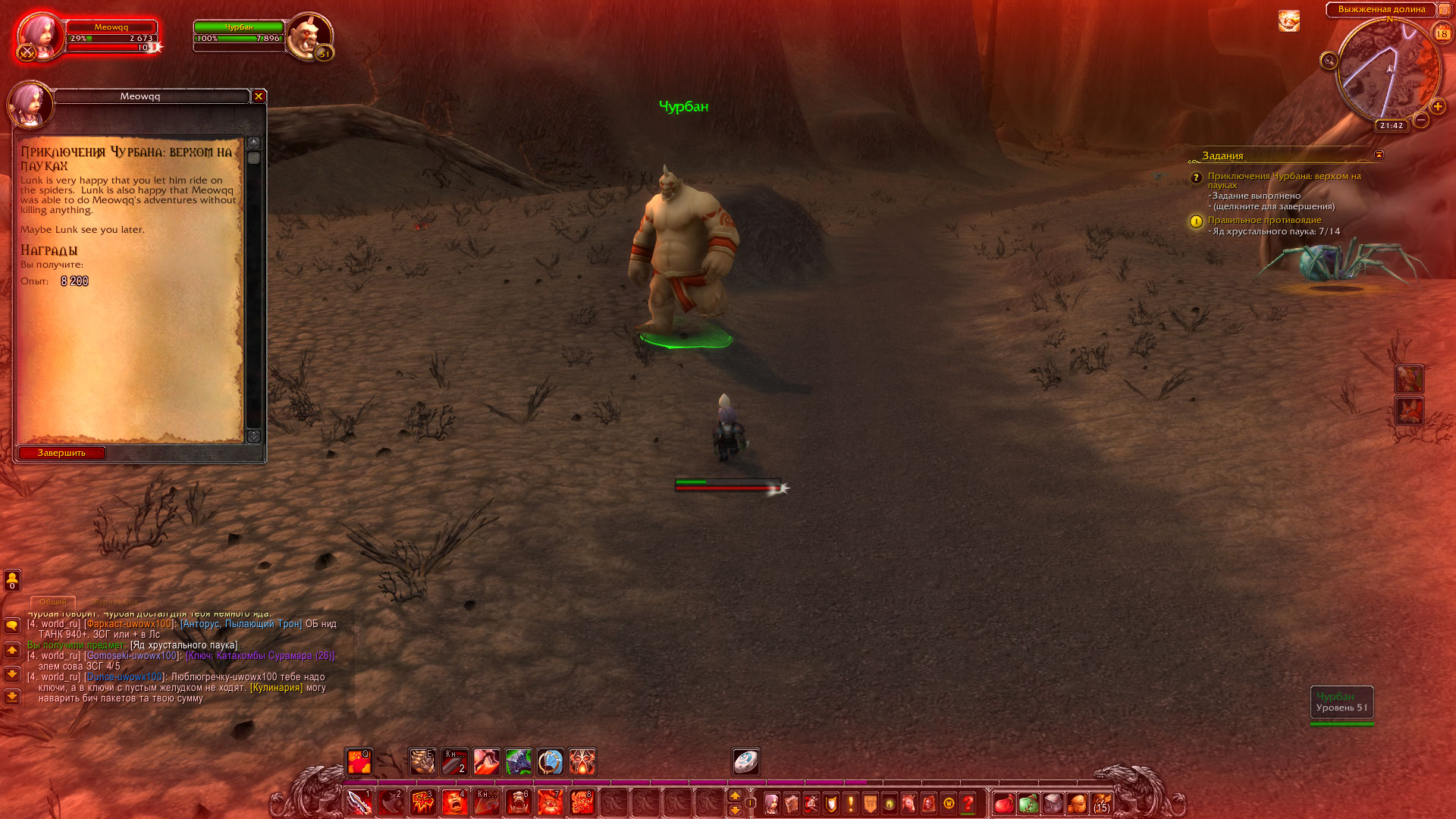Click the handshake buff icon near minimap
This screenshot has width=1456, height=819.
[1288, 21]
